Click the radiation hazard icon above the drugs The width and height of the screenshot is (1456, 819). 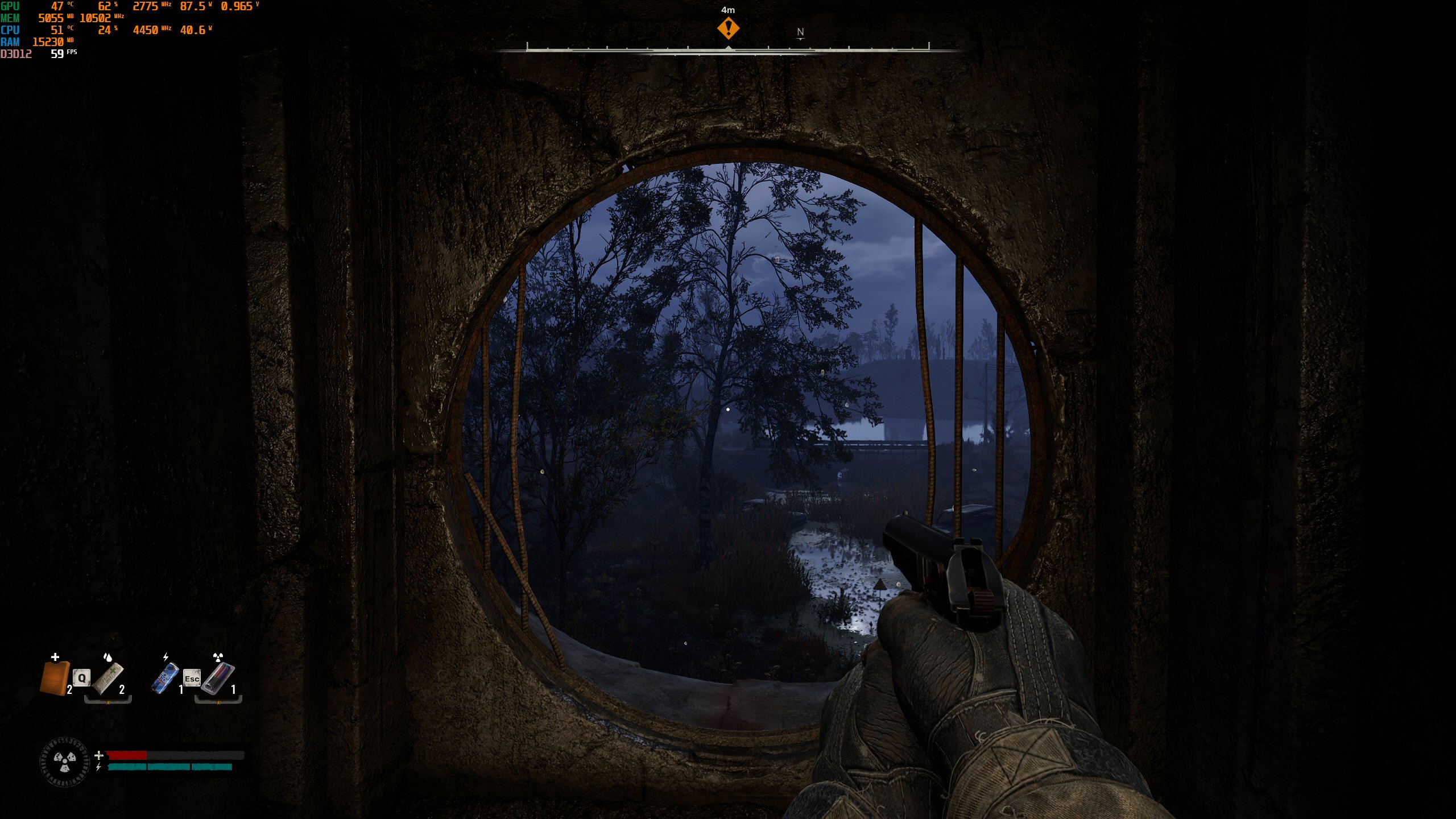(217, 656)
